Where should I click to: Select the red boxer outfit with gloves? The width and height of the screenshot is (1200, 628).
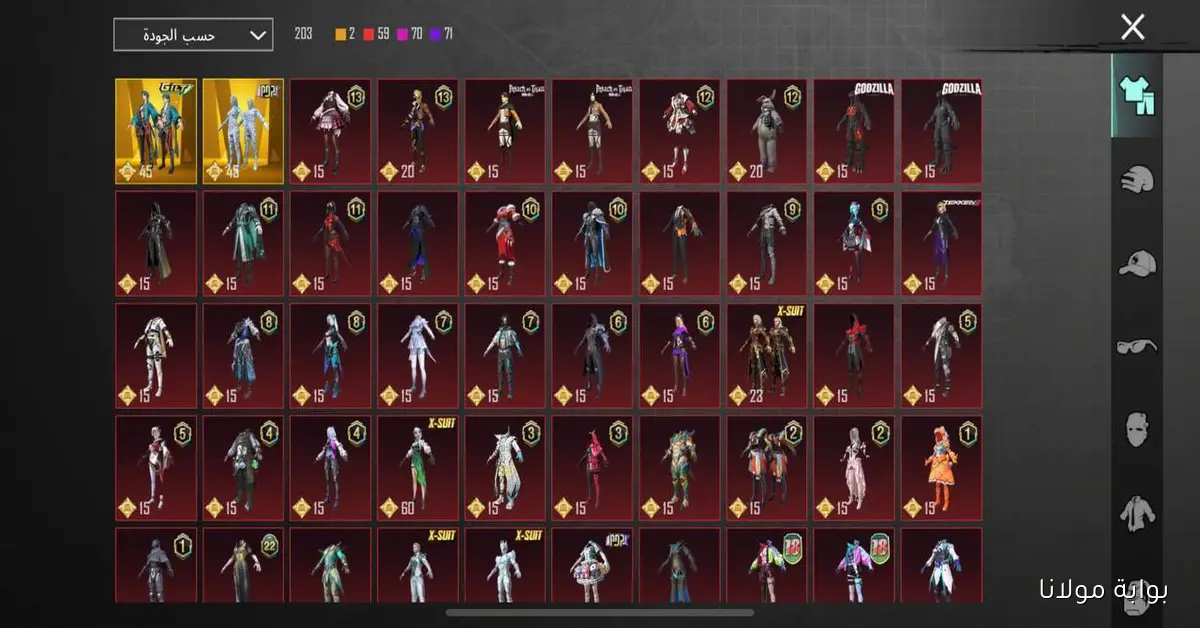[x=505, y=244]
